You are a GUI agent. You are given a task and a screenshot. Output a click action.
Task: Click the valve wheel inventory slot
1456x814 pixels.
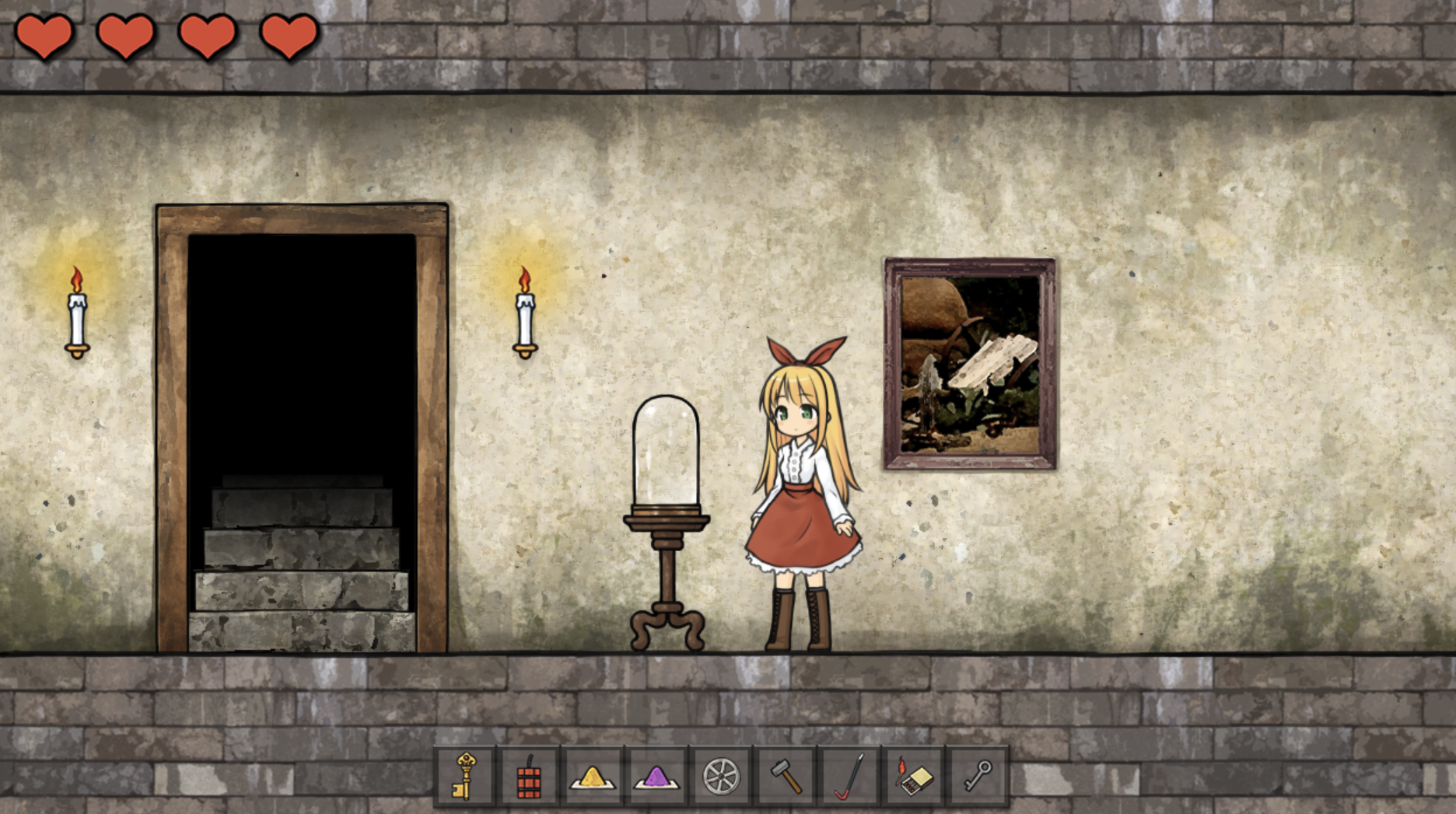coord(721,776)
